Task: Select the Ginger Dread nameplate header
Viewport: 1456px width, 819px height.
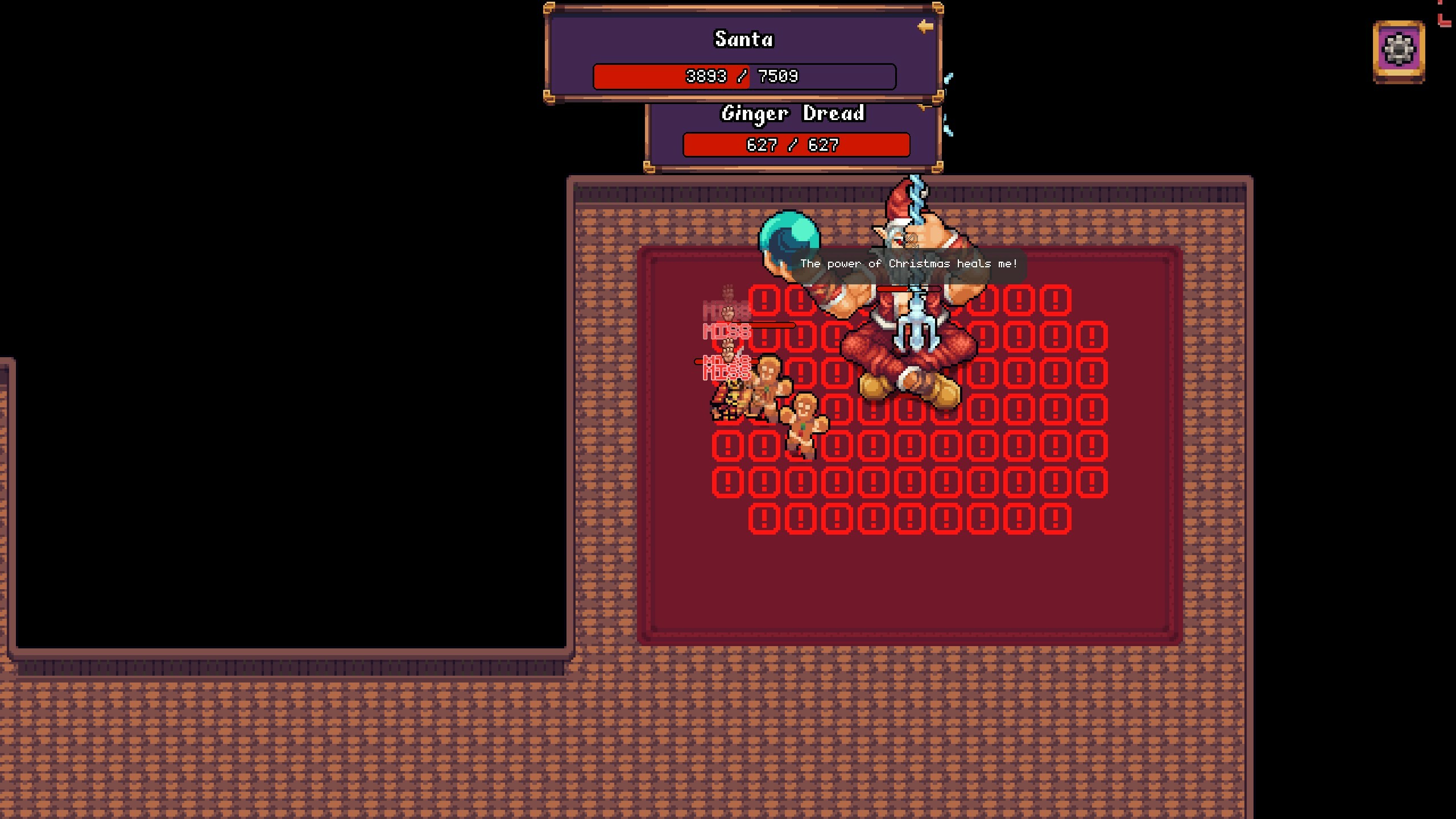Action: tap(793, 113)
